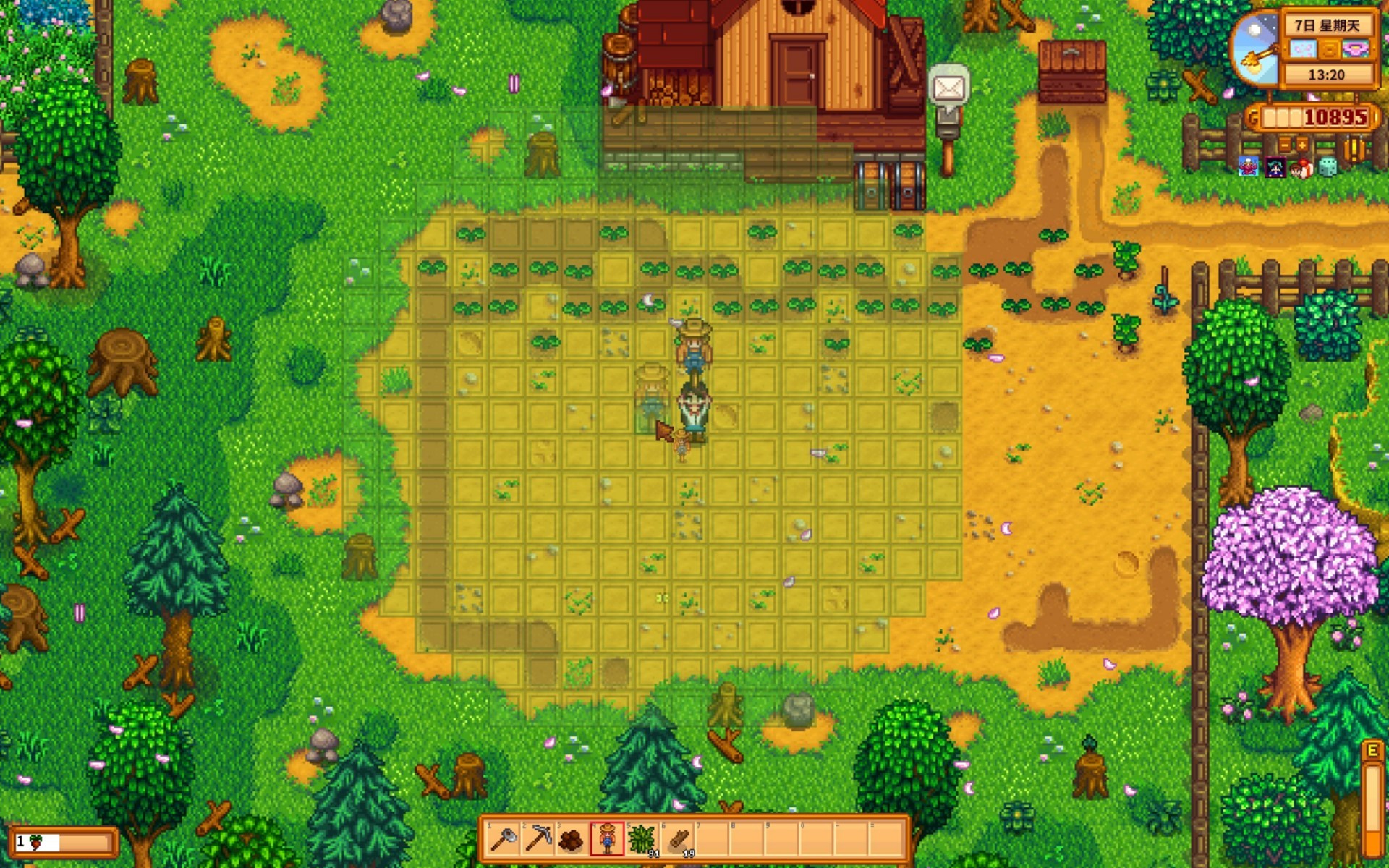The width and height of the screenshot is (1389, 868).
Task: Click the zoom out minus button
Action: [1284, 144]
